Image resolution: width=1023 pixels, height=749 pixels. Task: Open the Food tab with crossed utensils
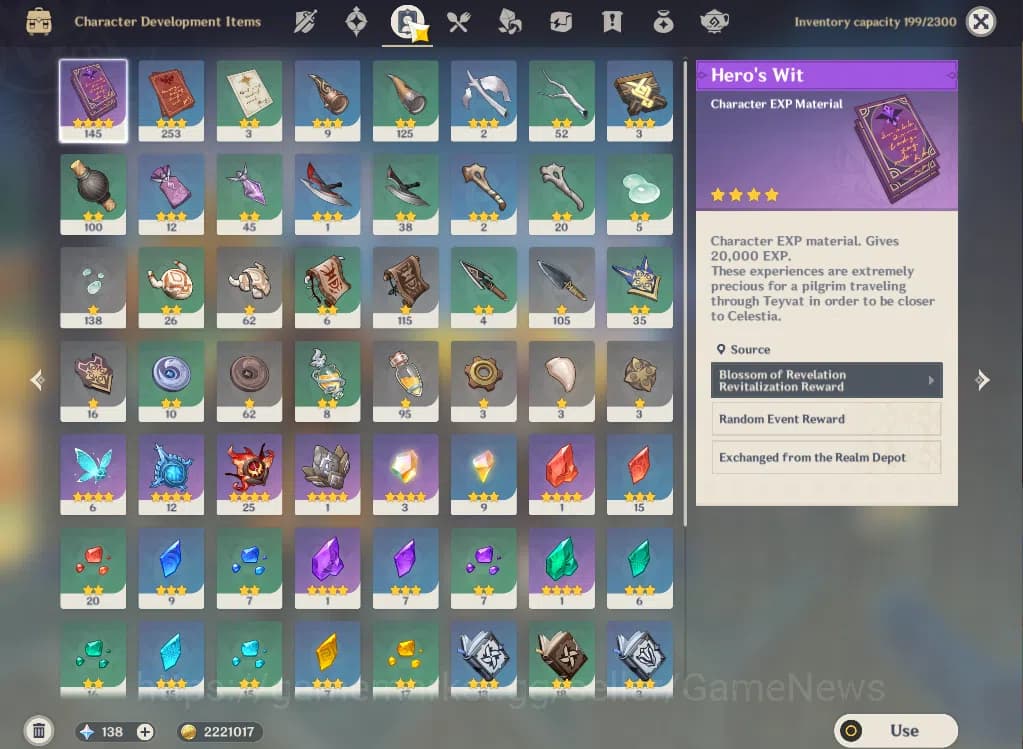(x=459, y=21)
